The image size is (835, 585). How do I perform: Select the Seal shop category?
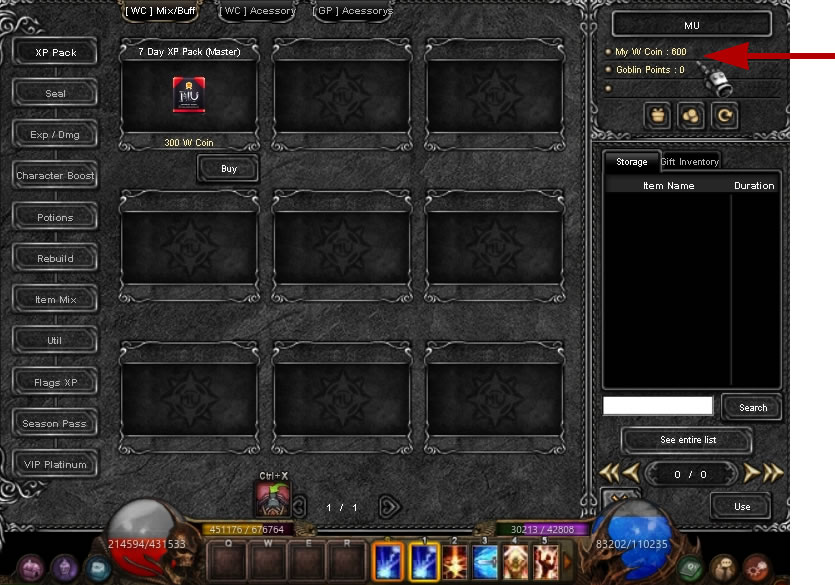(x=55, y=93)
